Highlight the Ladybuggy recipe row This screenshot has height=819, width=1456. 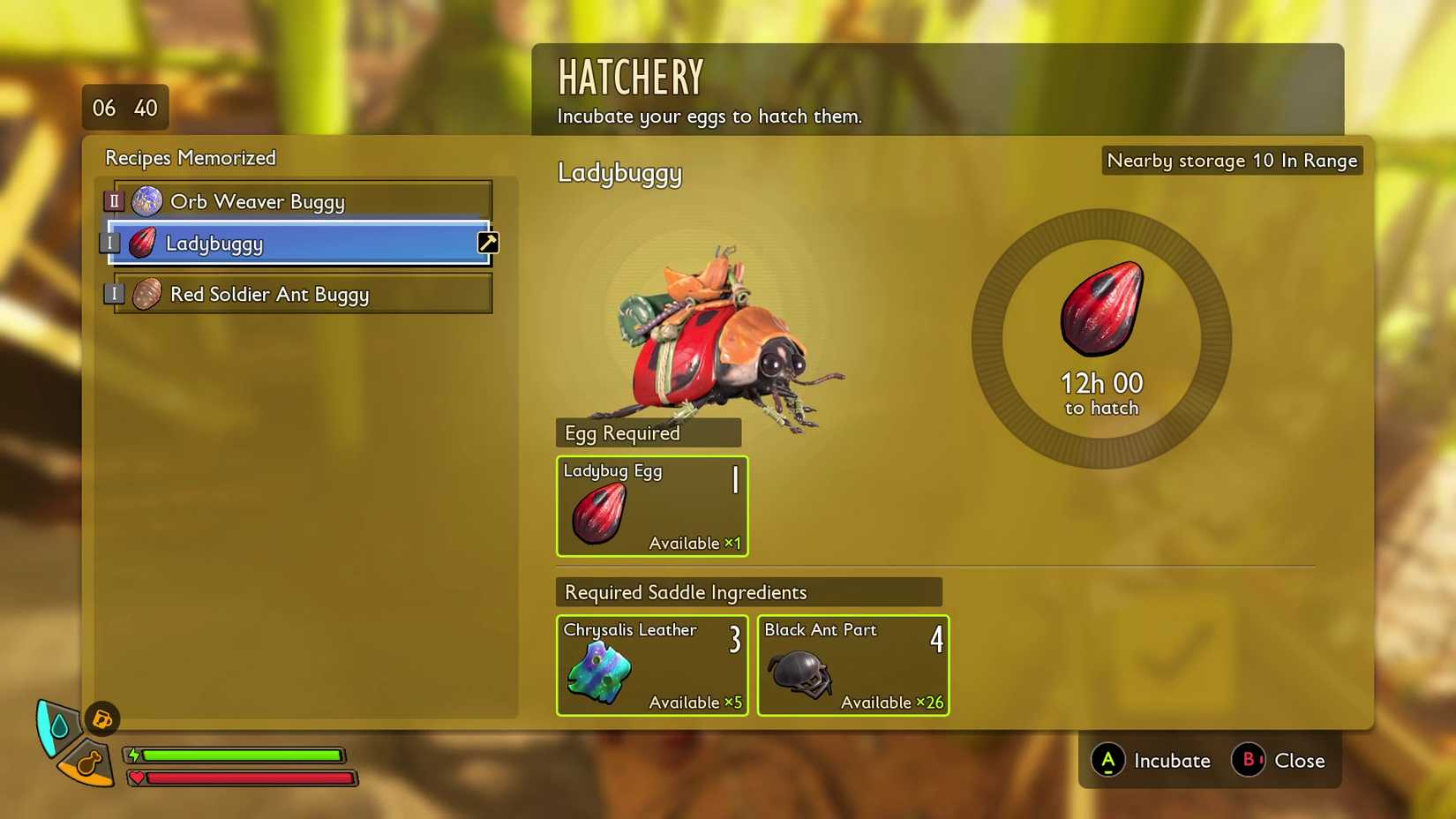pos(300,244)
